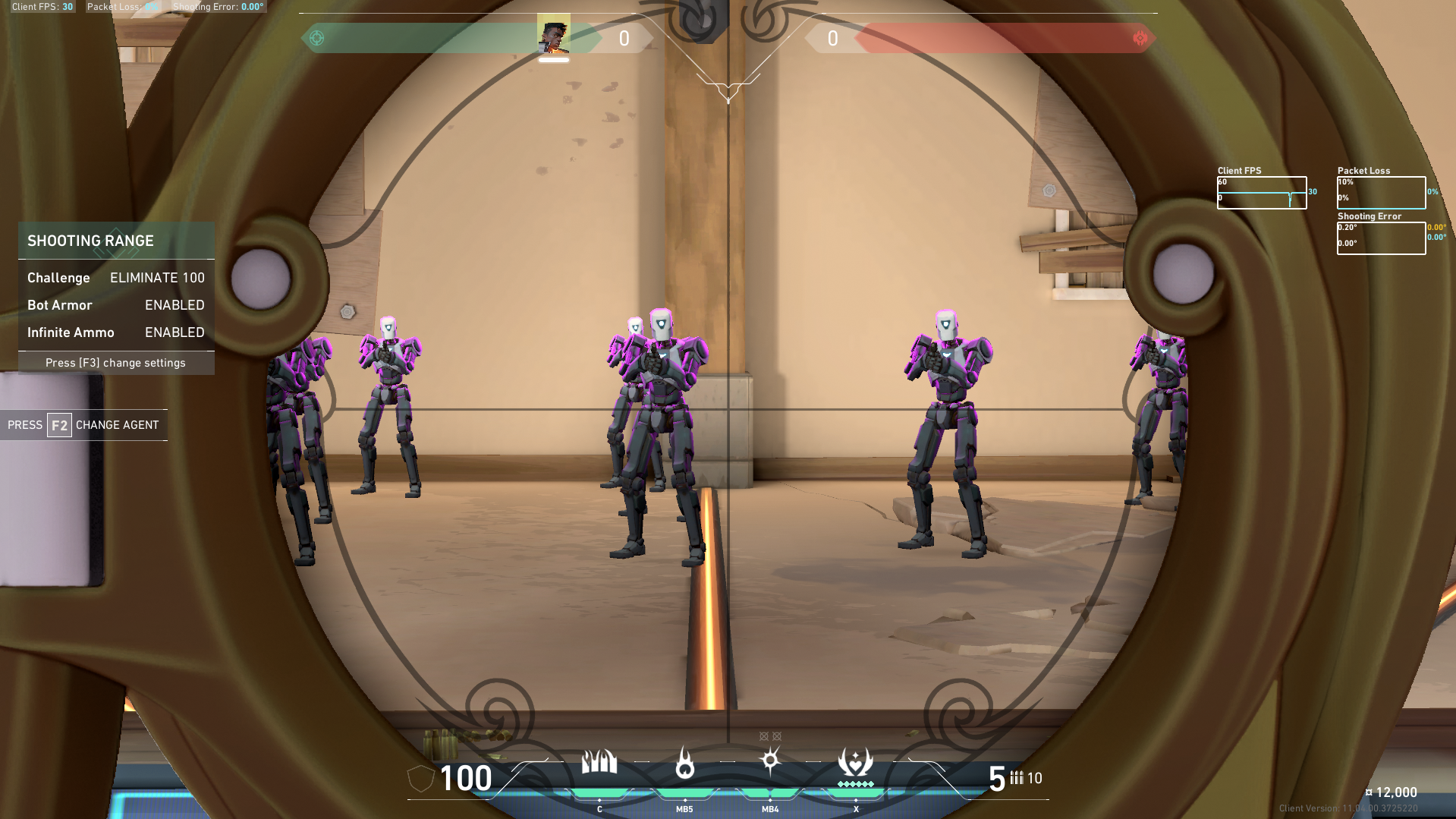This screenshot has width=1456, height=819.
Task: Click the shield icon beside the 100 armor count
Action: [x=421, y=779]
